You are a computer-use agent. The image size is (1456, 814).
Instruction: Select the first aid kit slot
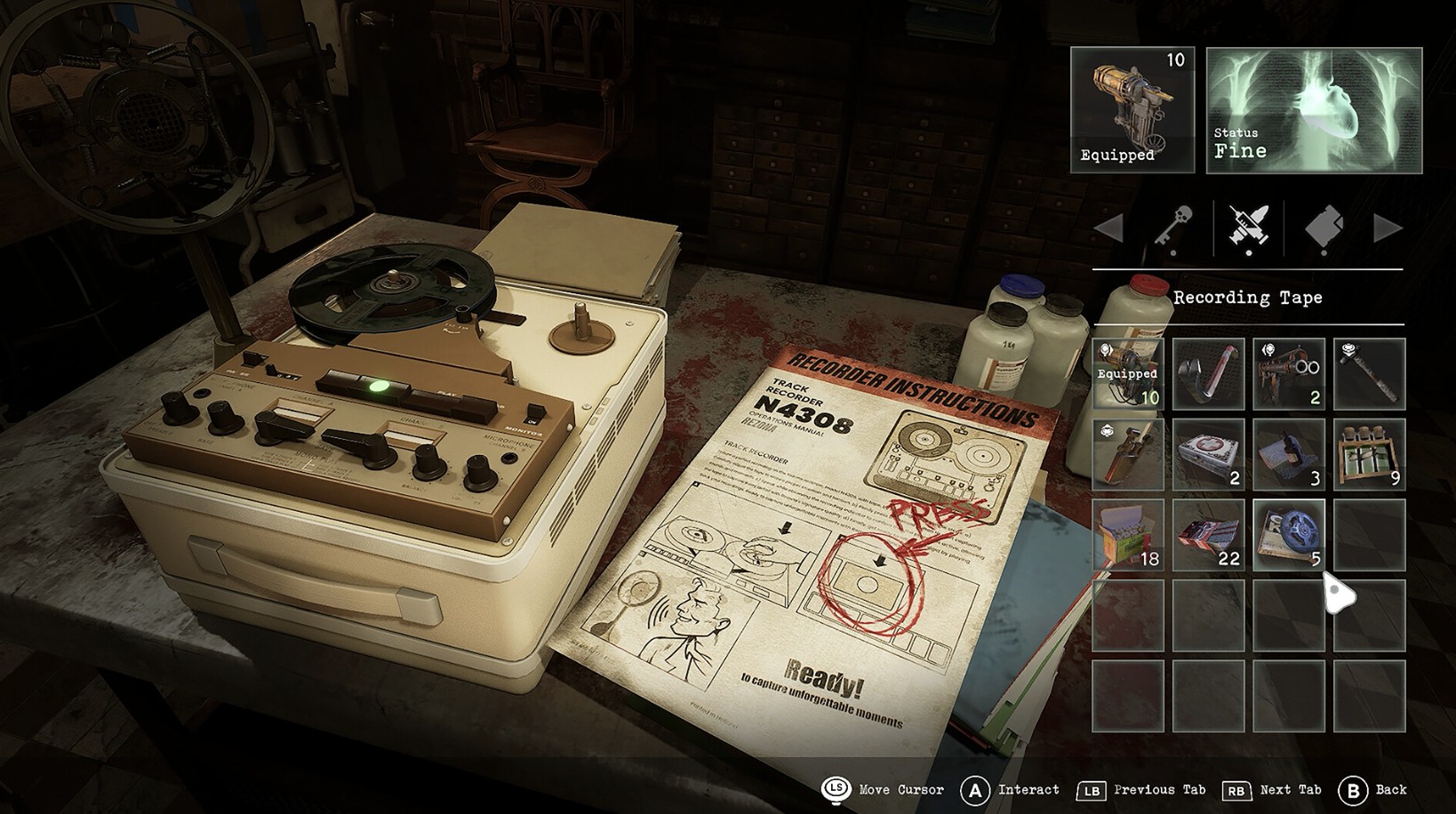click(1208, 454)
